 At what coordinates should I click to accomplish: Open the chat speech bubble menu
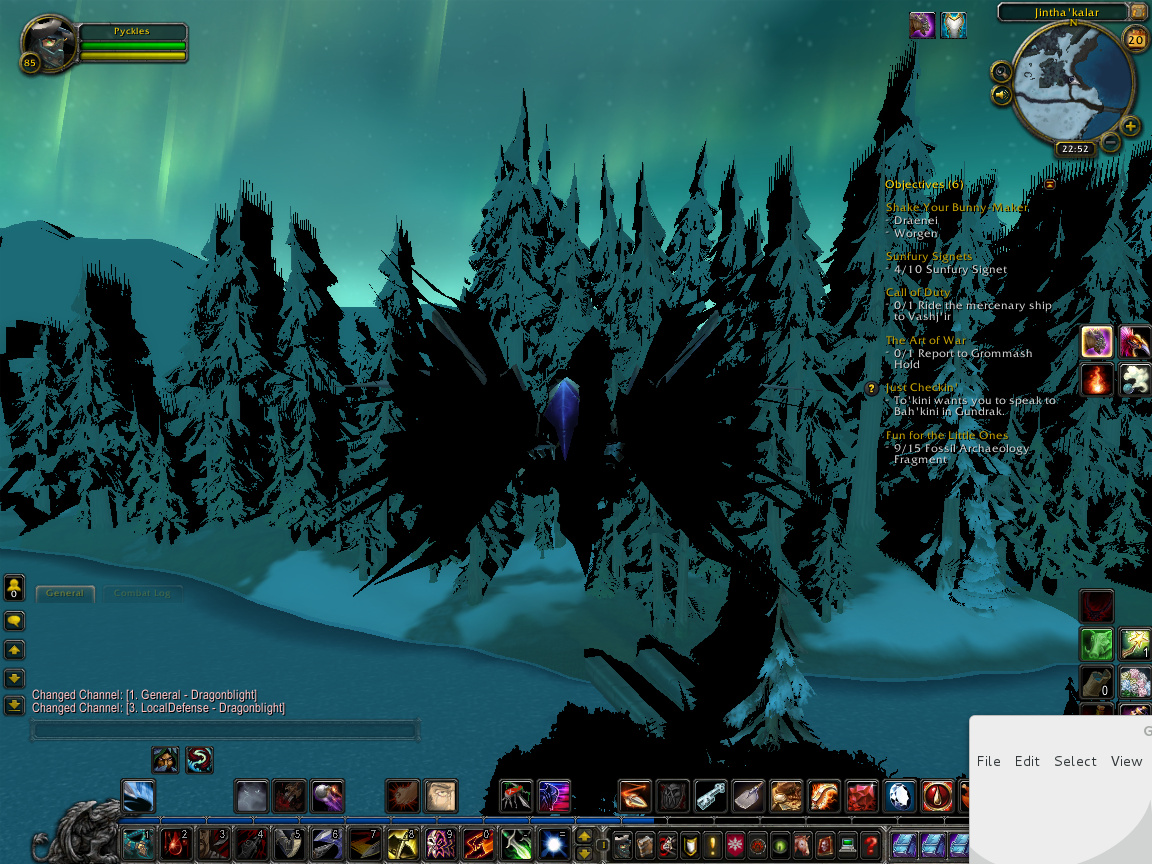pyautogui.click(x=14, y=621)
